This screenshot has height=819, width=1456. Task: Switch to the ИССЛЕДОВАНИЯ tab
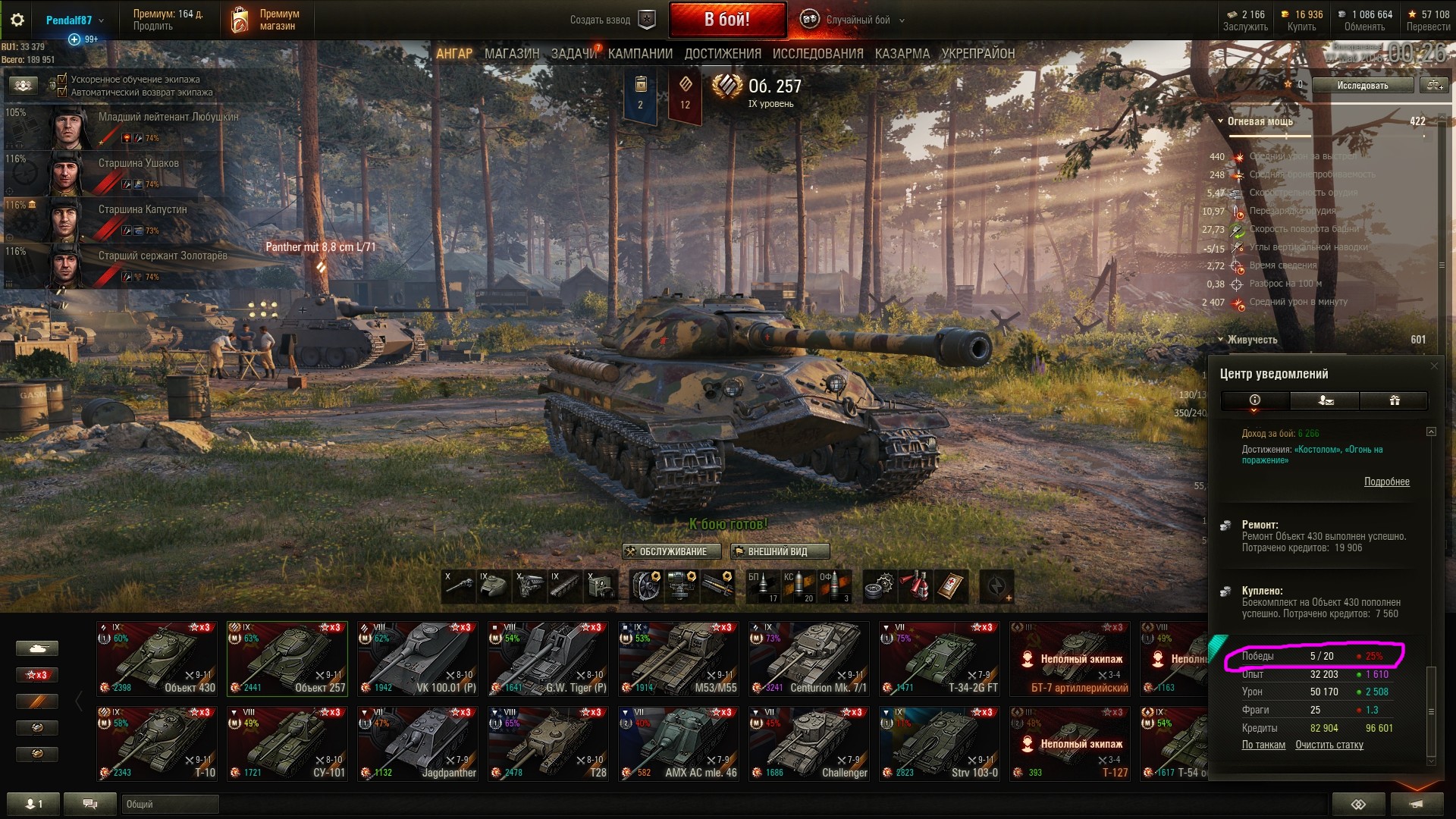point(817,54)
